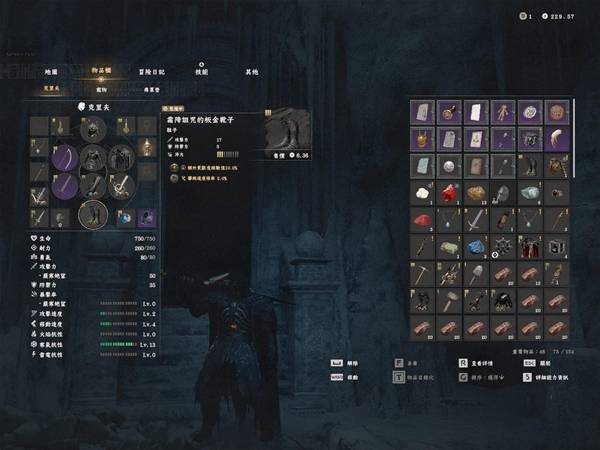
Task: Open the 技能 (Skills) tab
Action: click(x=202, y=72)
